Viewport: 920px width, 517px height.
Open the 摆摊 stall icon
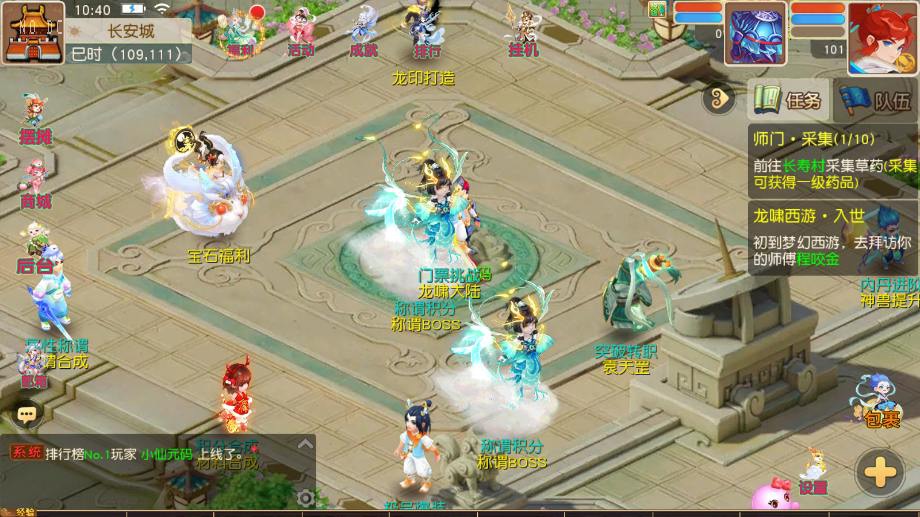[x=35, y=119]
